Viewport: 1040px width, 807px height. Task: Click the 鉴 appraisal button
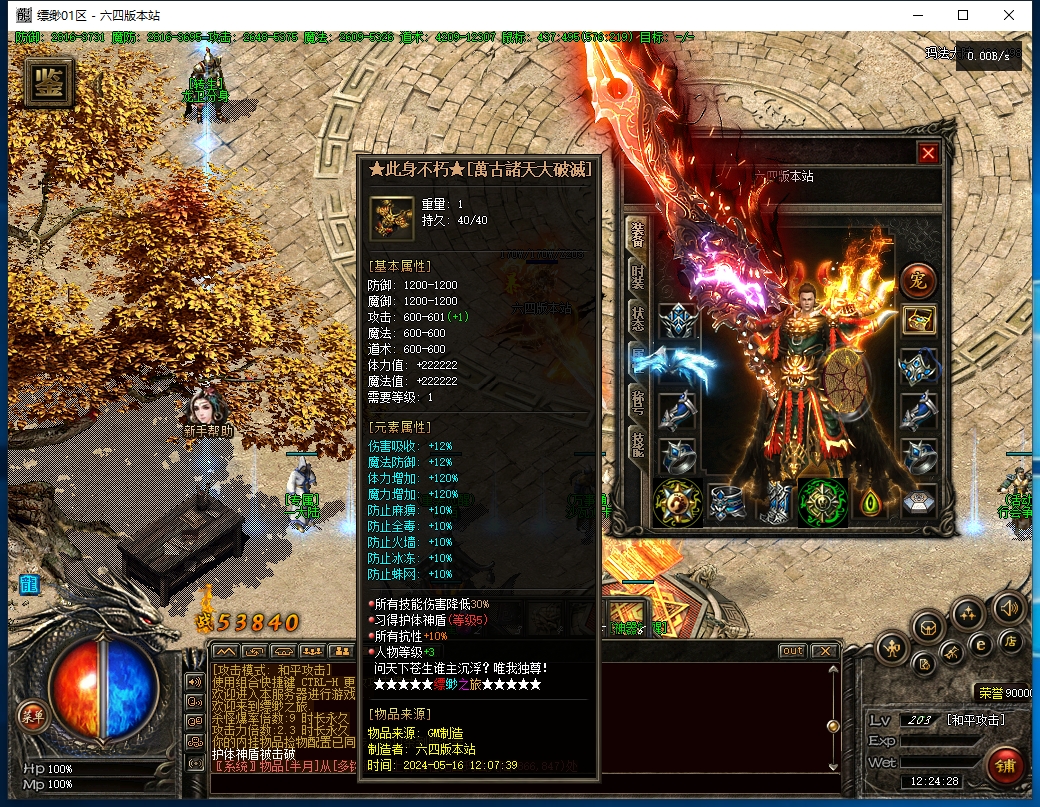[47, 82]
